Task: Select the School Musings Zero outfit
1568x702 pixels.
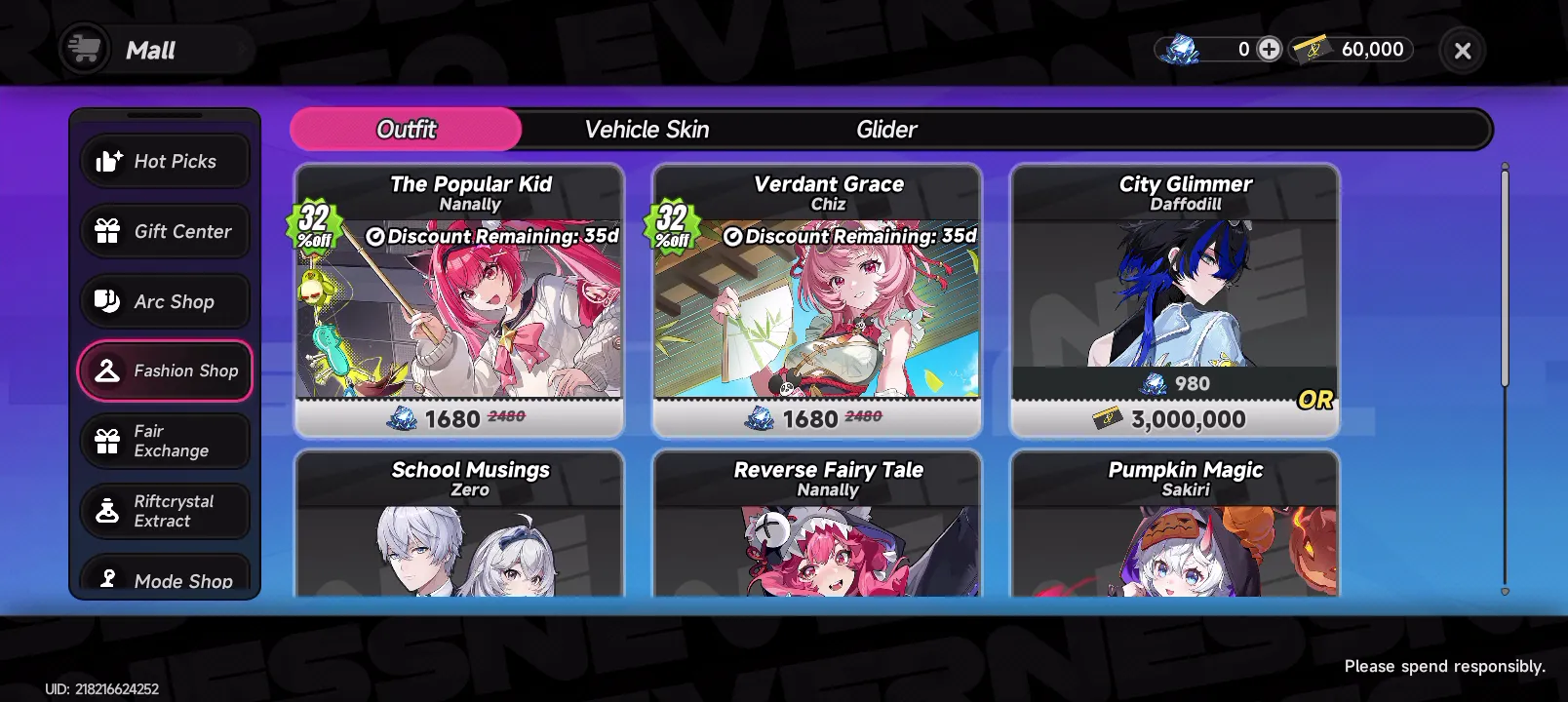Action: pyautogui.click(x=459, y=526)
